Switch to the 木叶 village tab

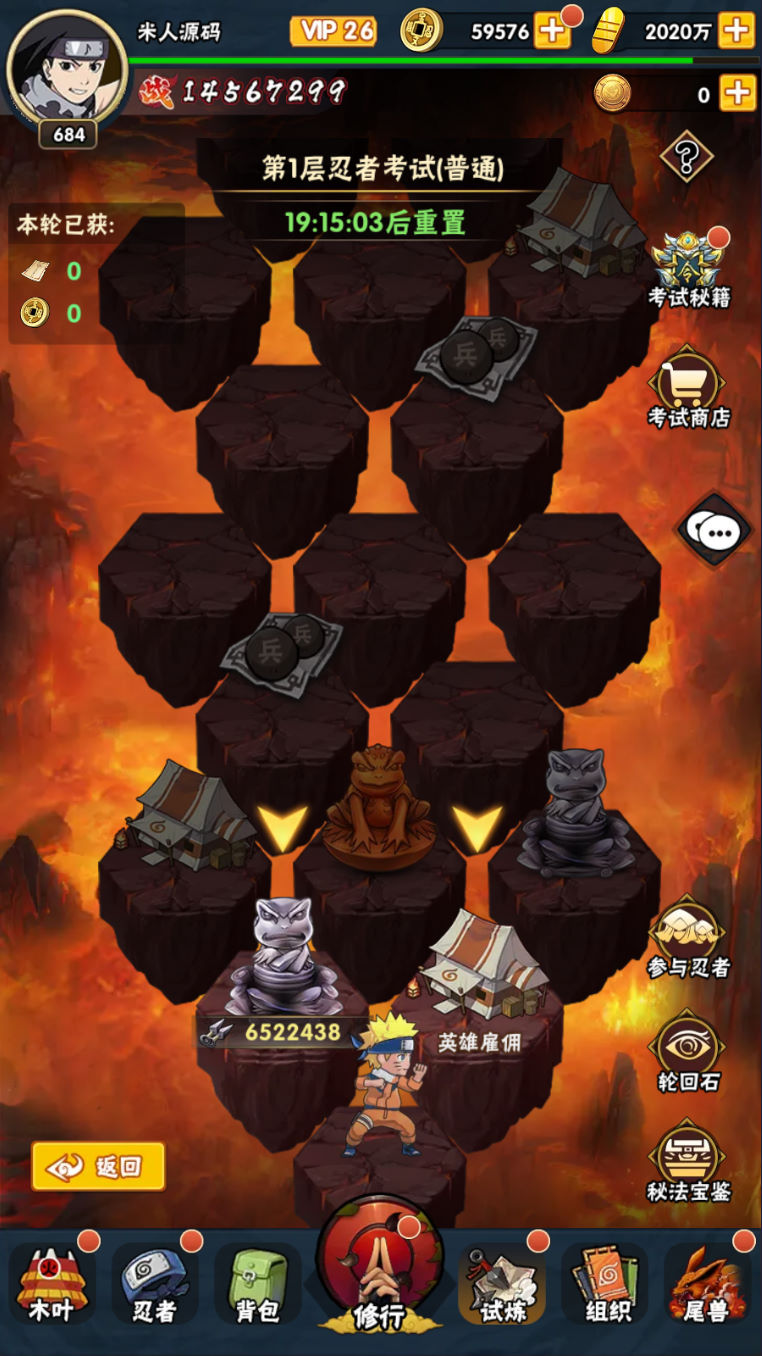52,1285
